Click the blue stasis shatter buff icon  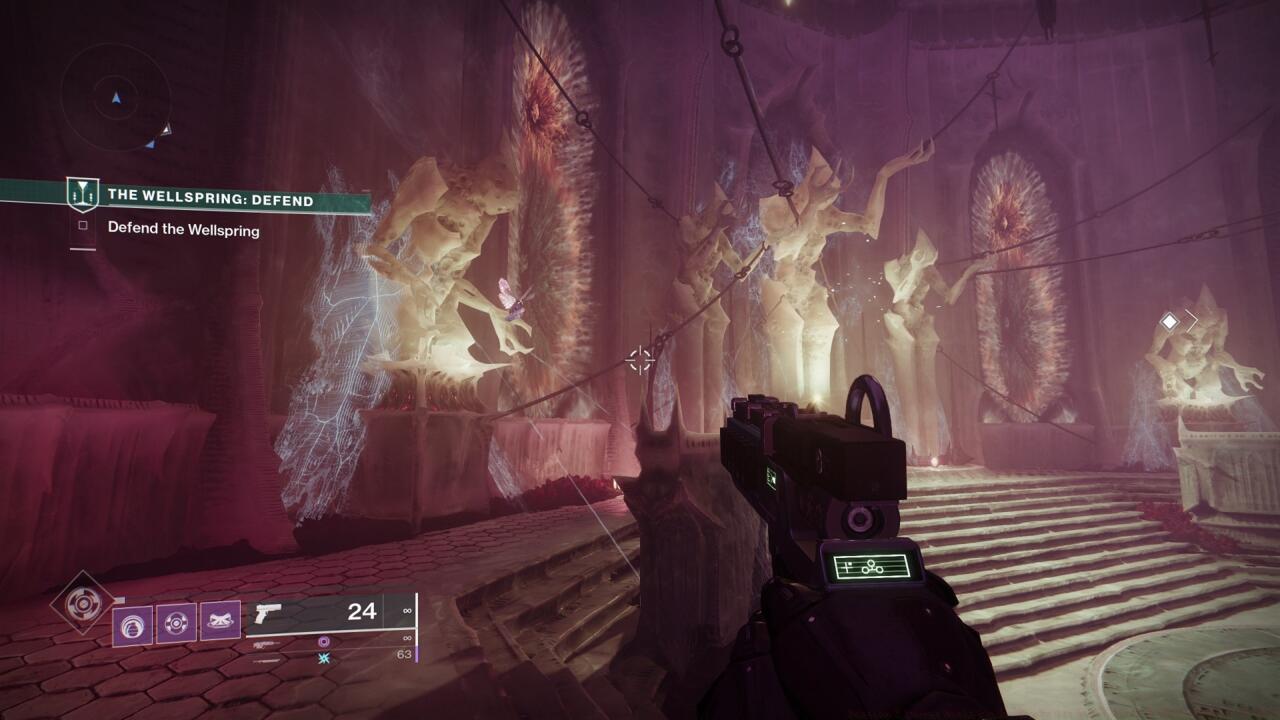click(323, 660)
